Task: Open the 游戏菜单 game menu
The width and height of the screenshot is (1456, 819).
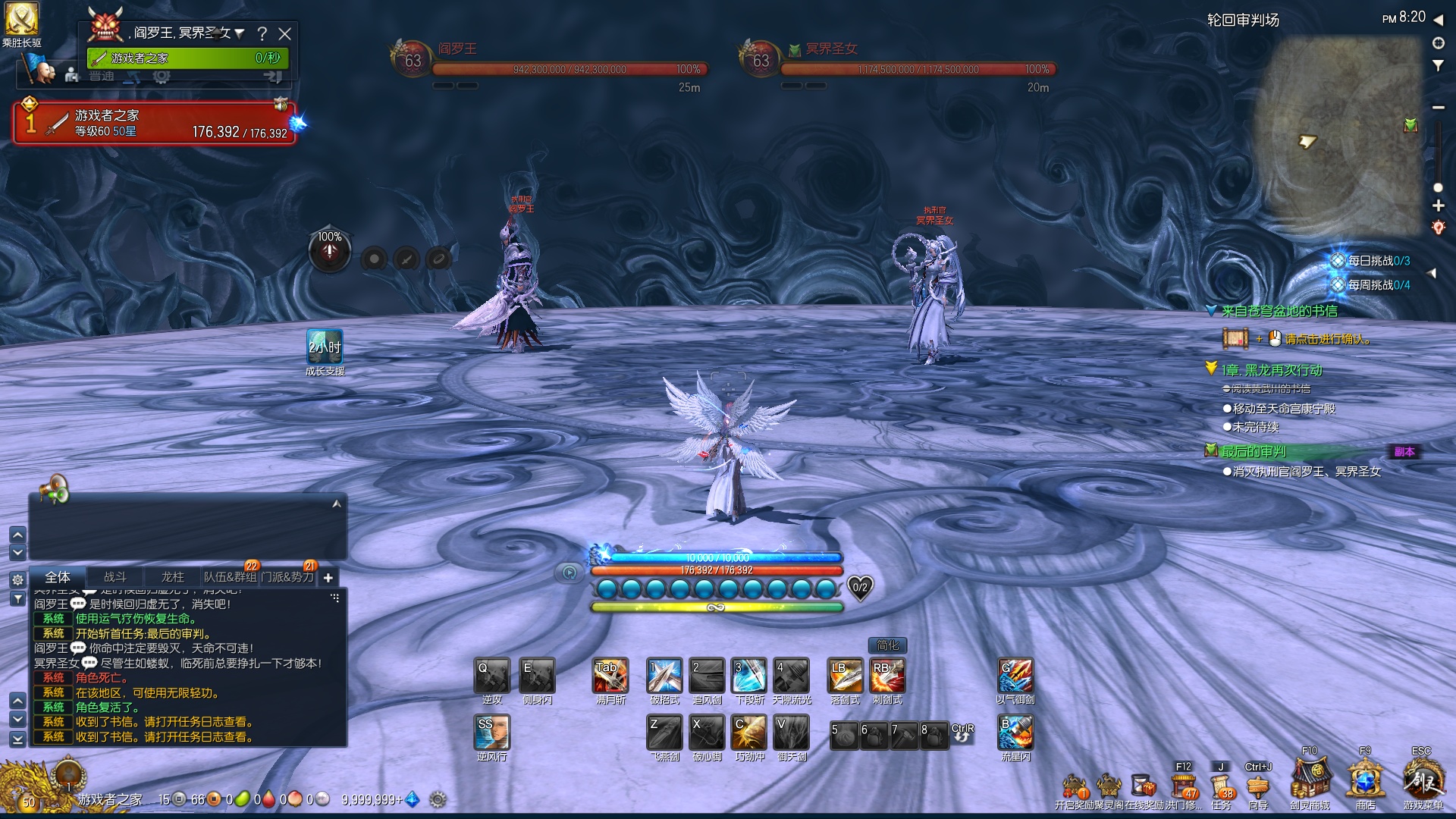Action: [1423, 780]
